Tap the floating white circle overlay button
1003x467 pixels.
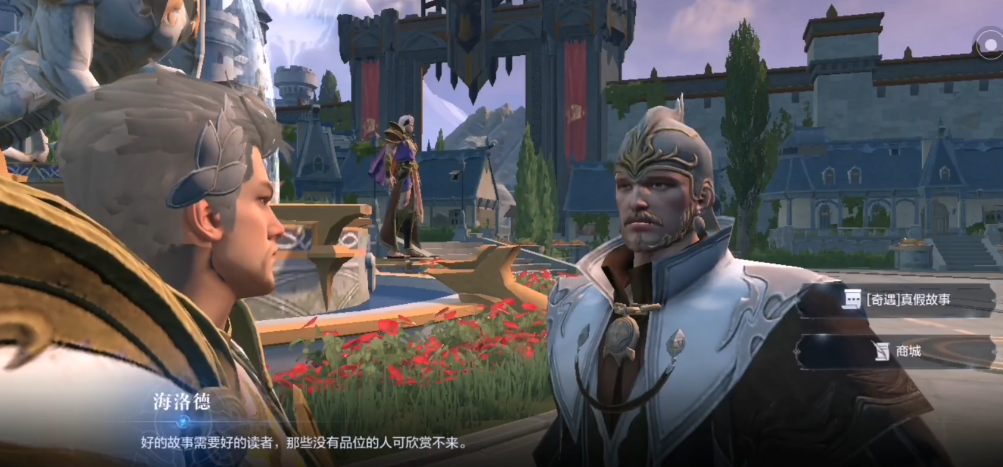click(988, 42)
